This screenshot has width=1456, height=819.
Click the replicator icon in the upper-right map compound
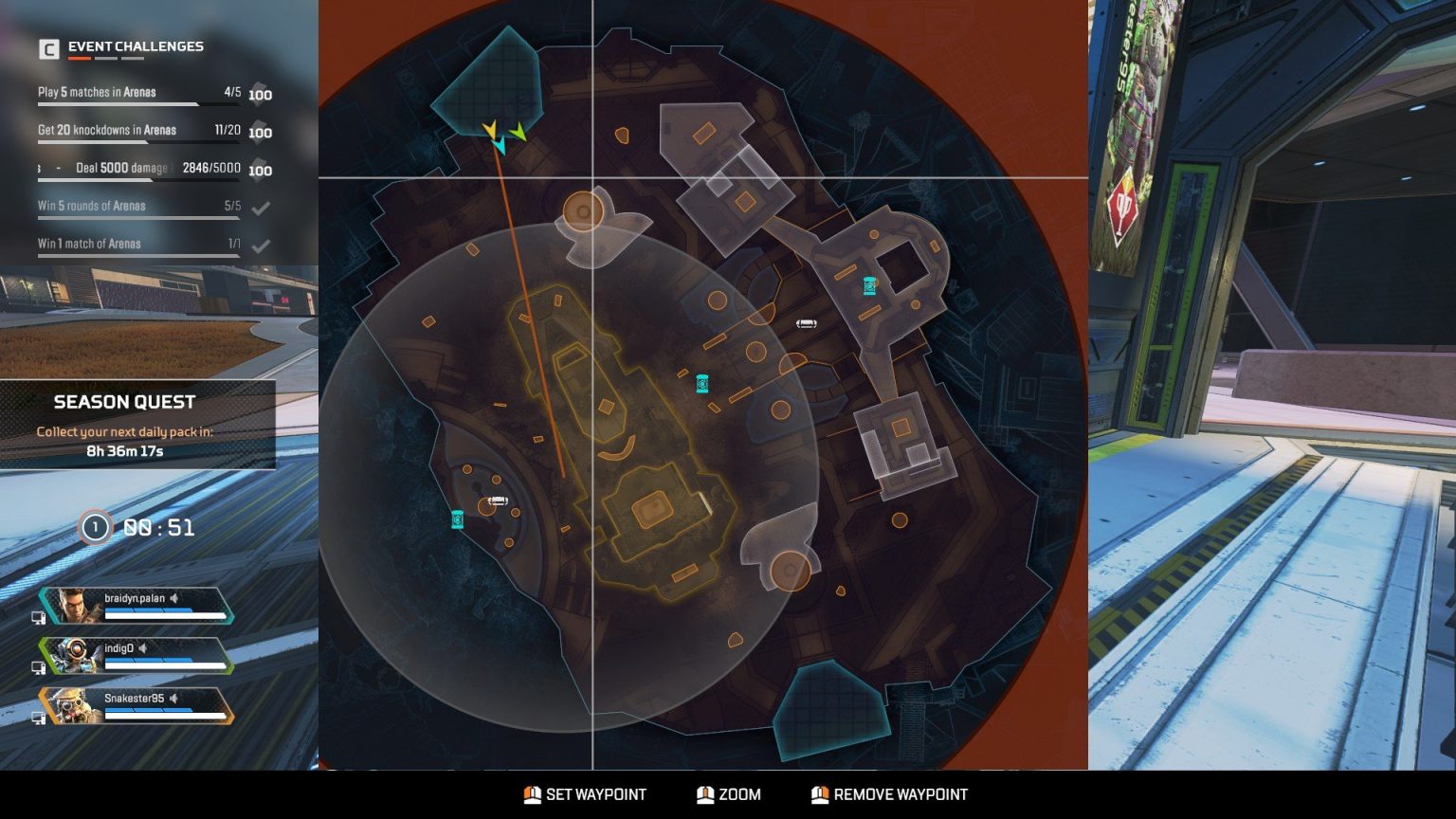coord(868,284)
